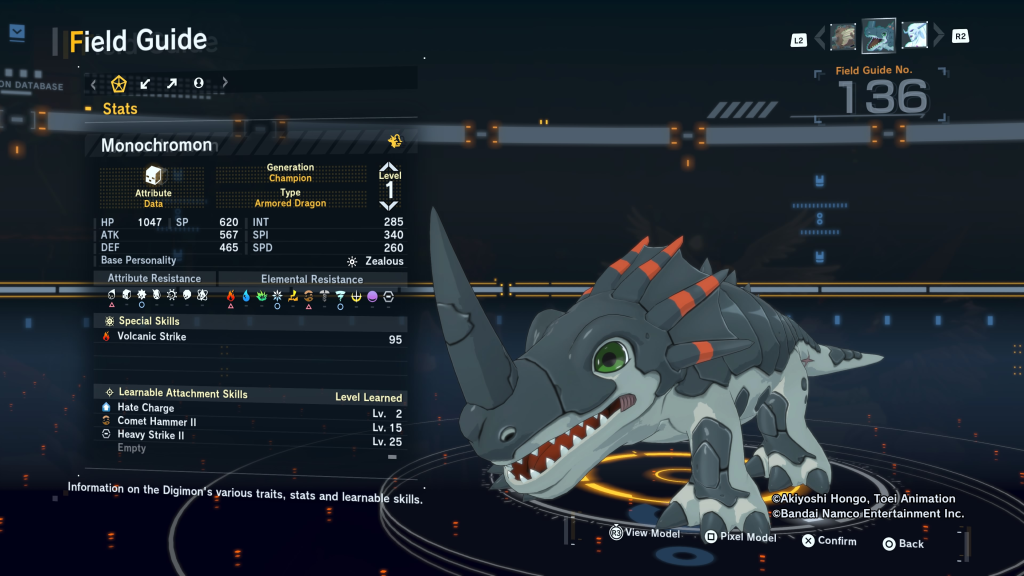This screenshot has width=1024, height=576.
Task: Select the pentagon Stats tab icon
Action: 119,84
